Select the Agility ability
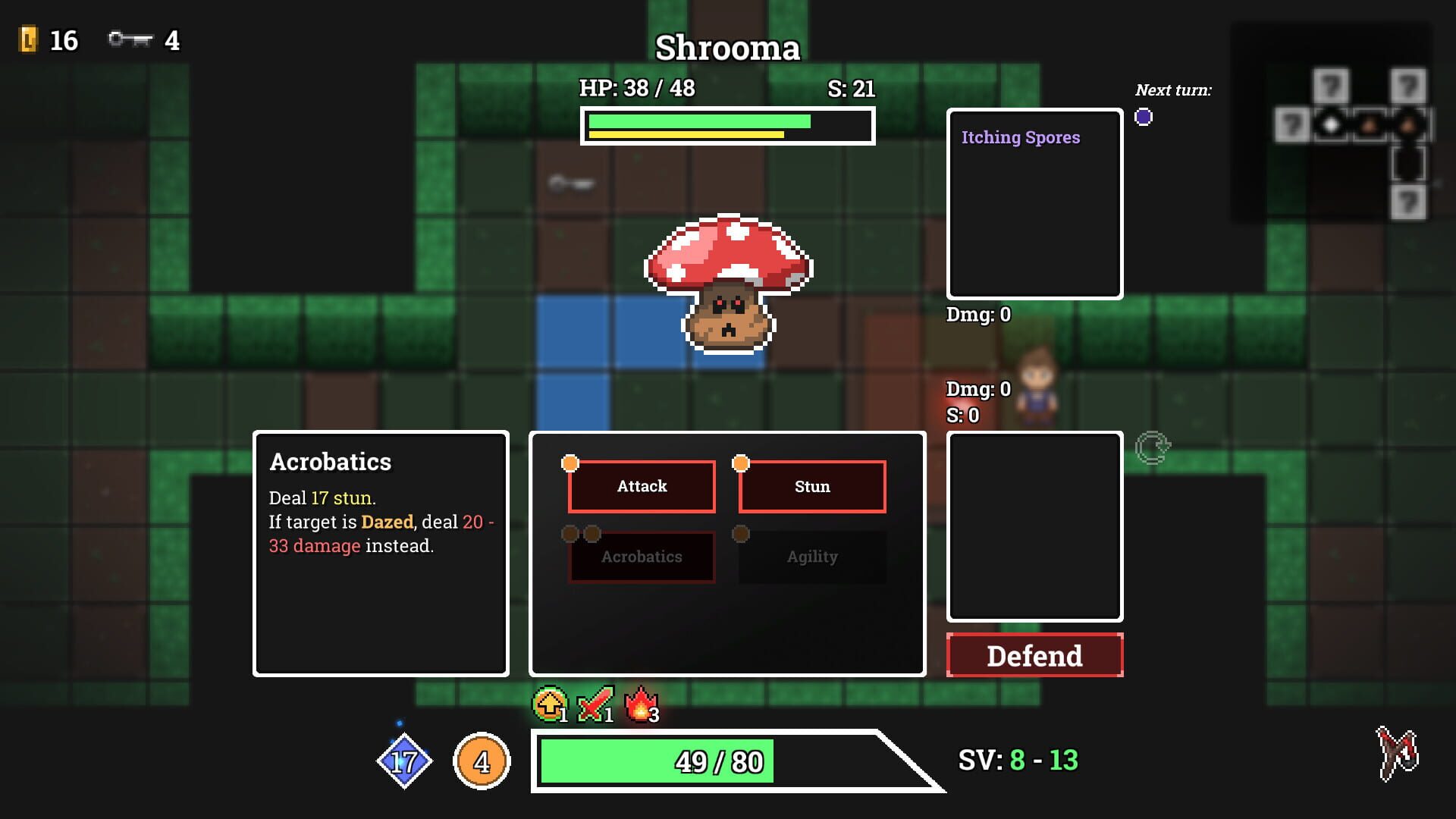This screenshot has height=819, width=1456. (811, 557)
